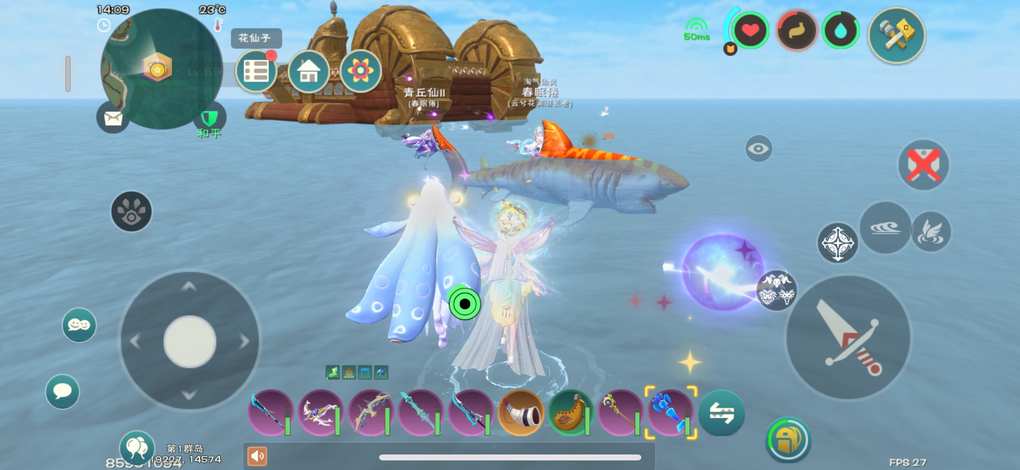1020x470 pixels.
Task: Tap the house home button
Action: [309, 71]
